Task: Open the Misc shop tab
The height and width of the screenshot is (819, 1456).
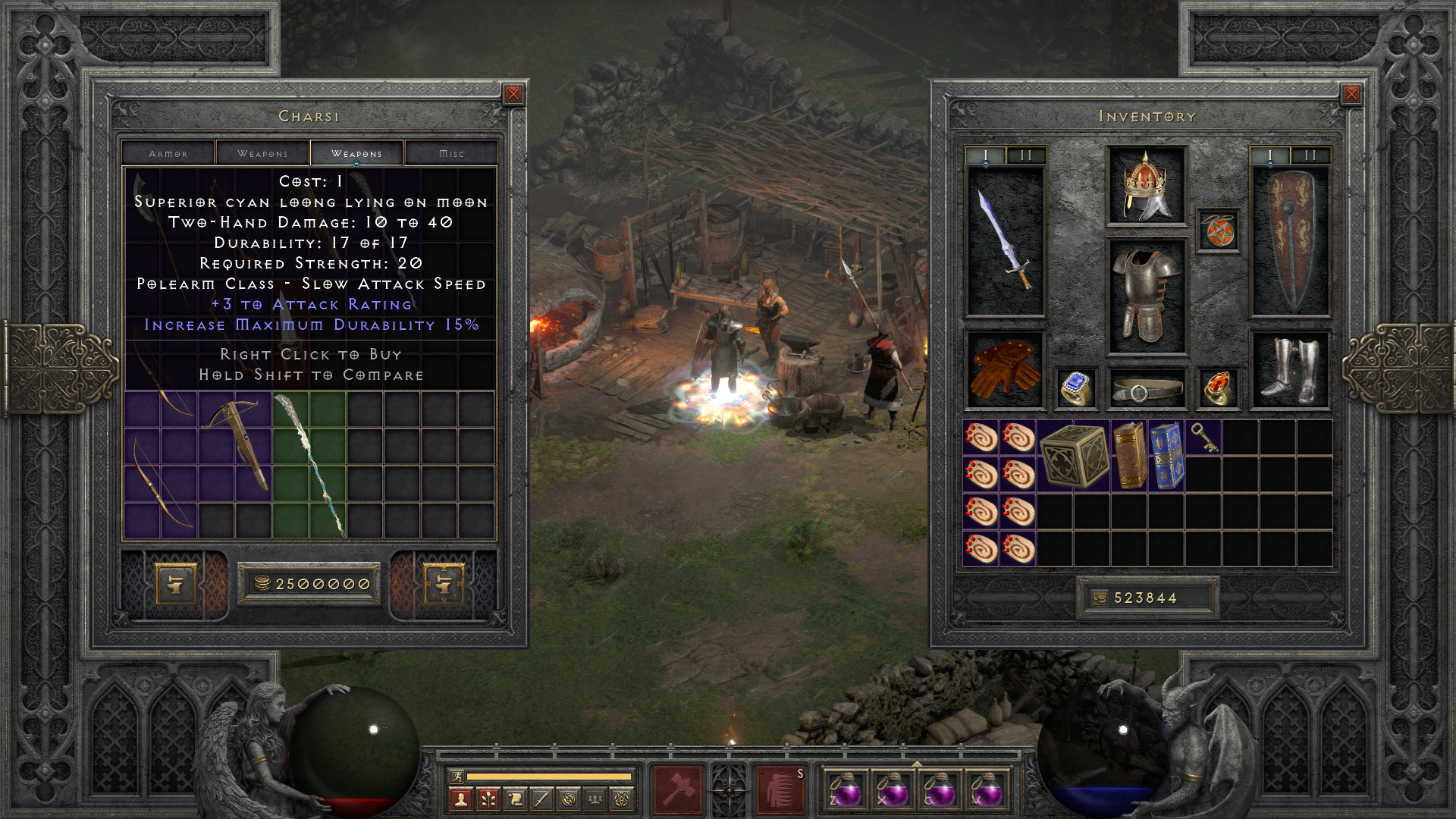Action: (451, 153)
